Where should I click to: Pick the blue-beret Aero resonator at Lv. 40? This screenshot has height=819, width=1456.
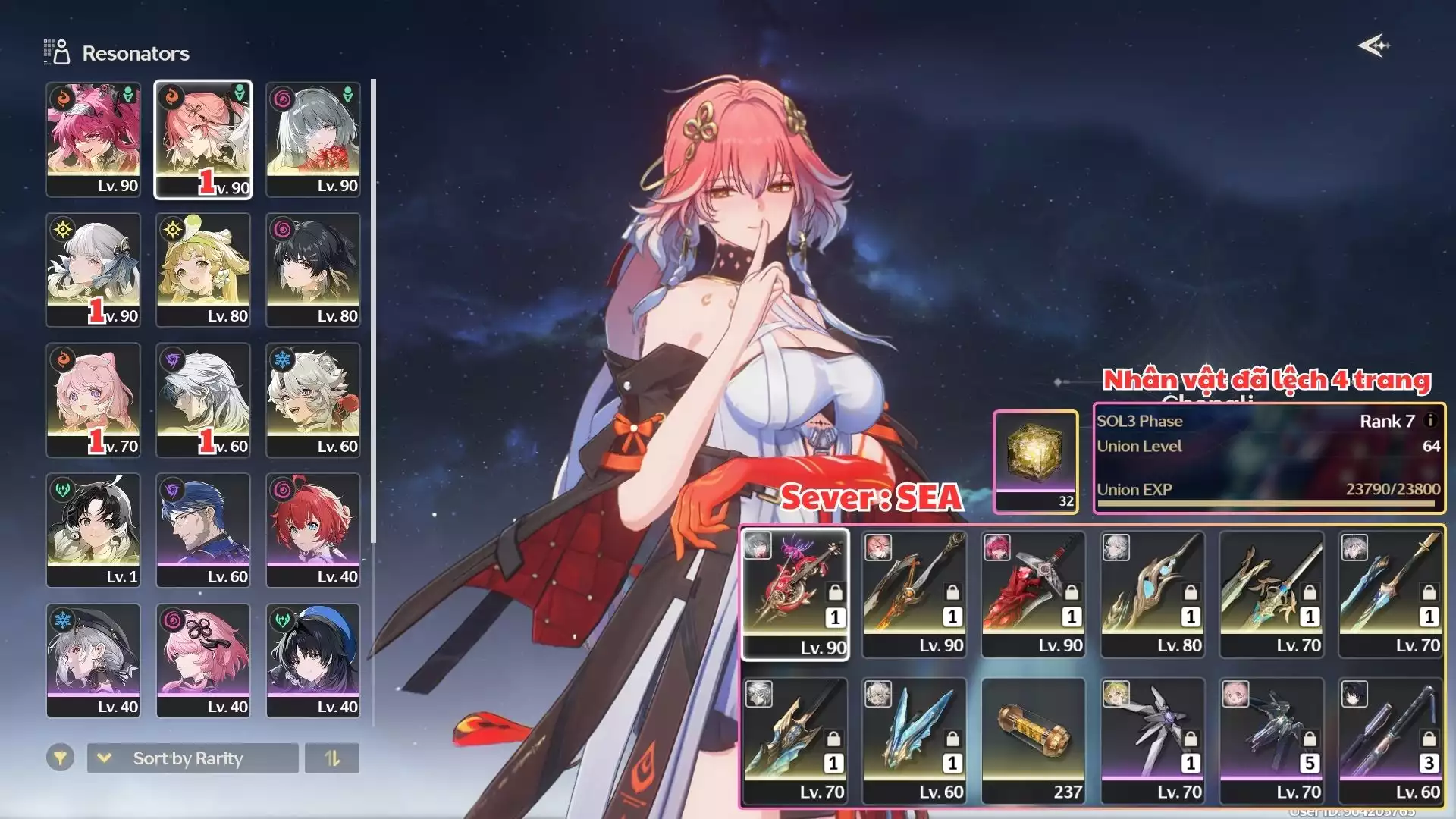pyautogui.click(x=313, y=661)
